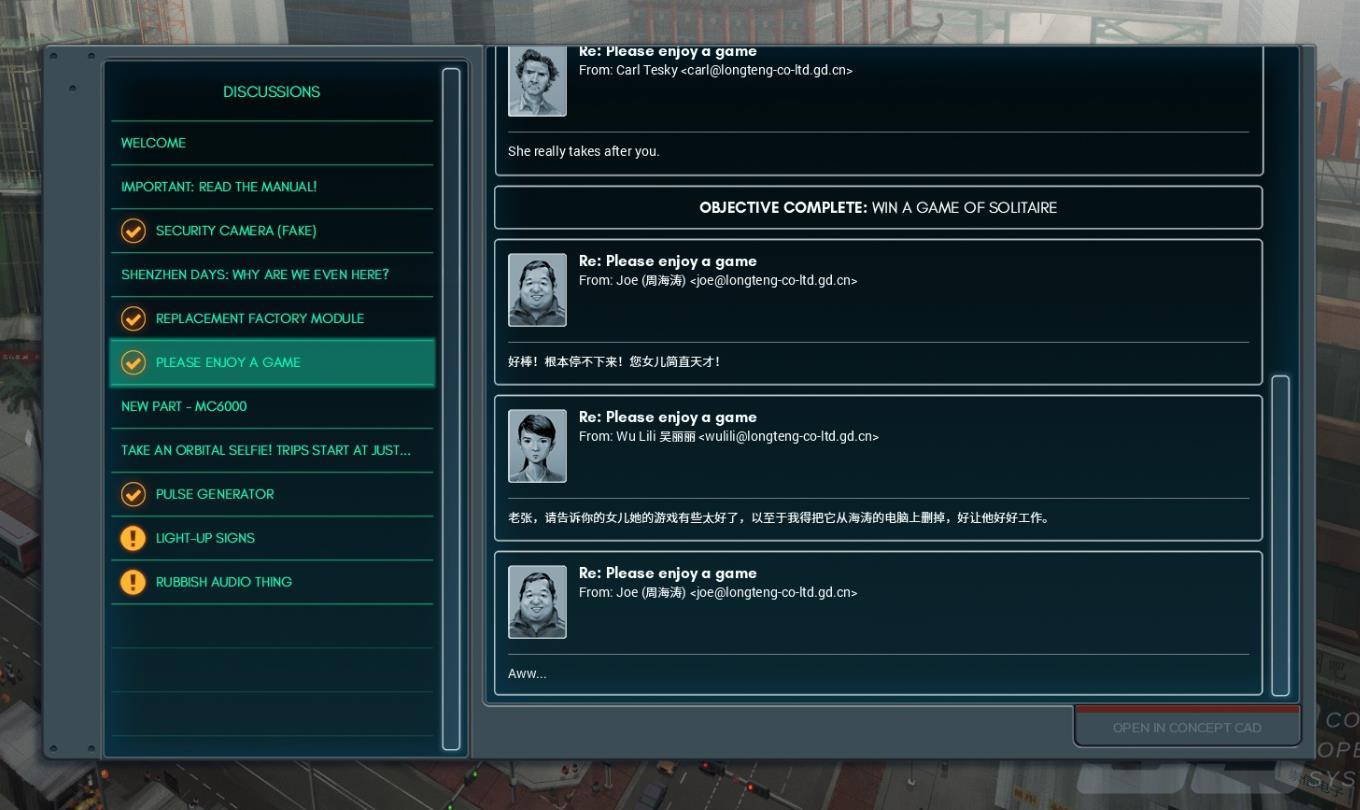This screenshot has height=810, width=1360.
Task: Click the message thread scrollbar handle
Action: pos(1280,535)
